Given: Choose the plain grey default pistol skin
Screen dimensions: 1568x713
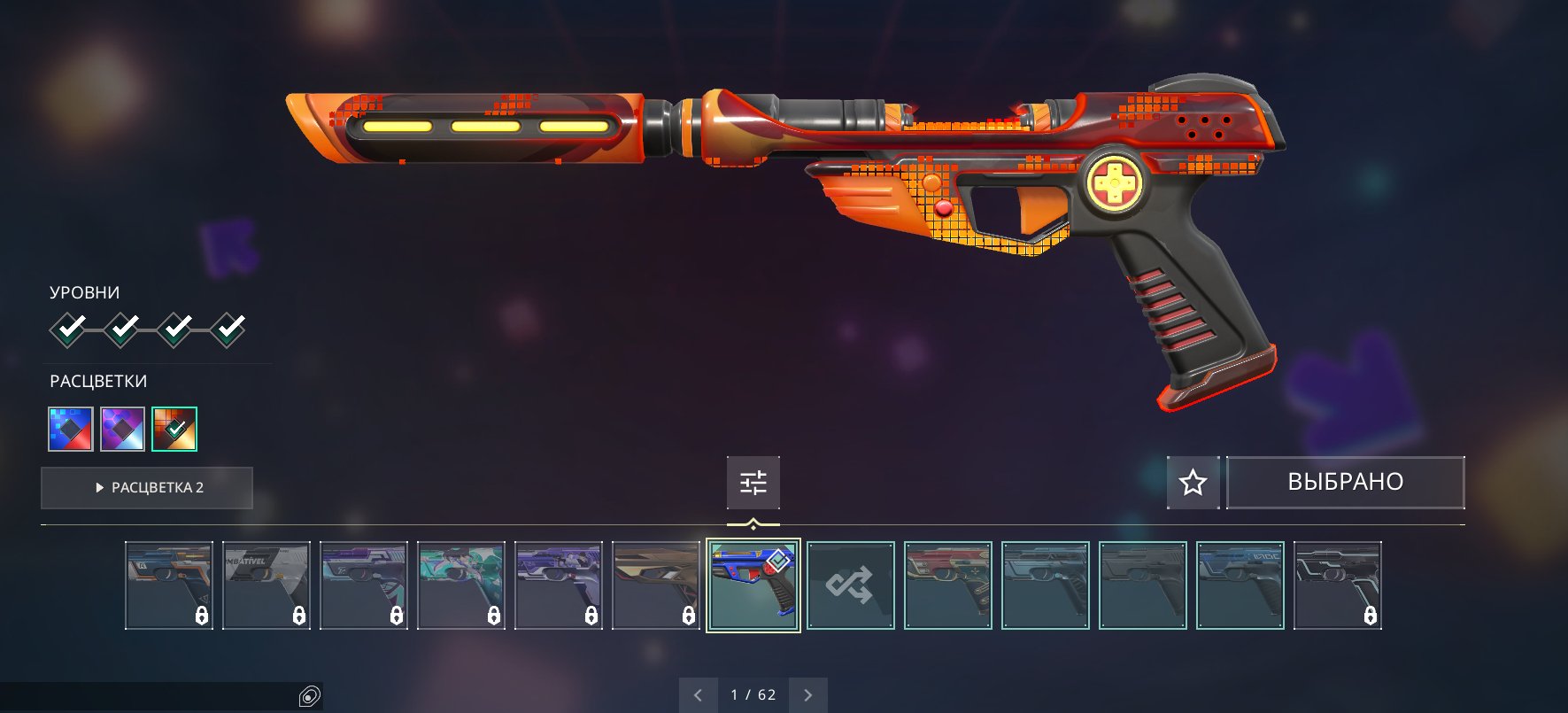Looking at the screenshot, I should (1143, 585).
